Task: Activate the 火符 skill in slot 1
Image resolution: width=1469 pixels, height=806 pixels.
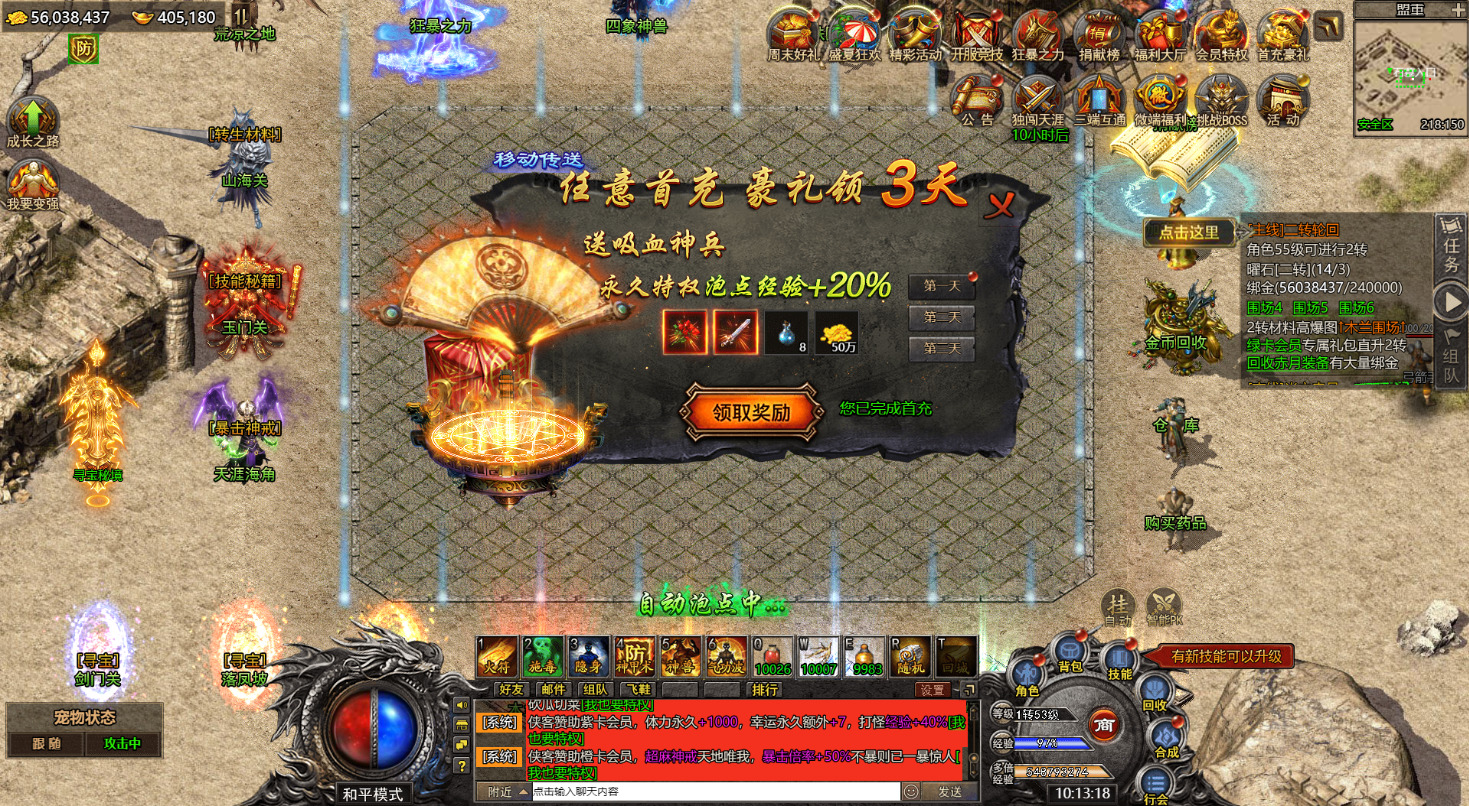Action: tap(497, 656)
